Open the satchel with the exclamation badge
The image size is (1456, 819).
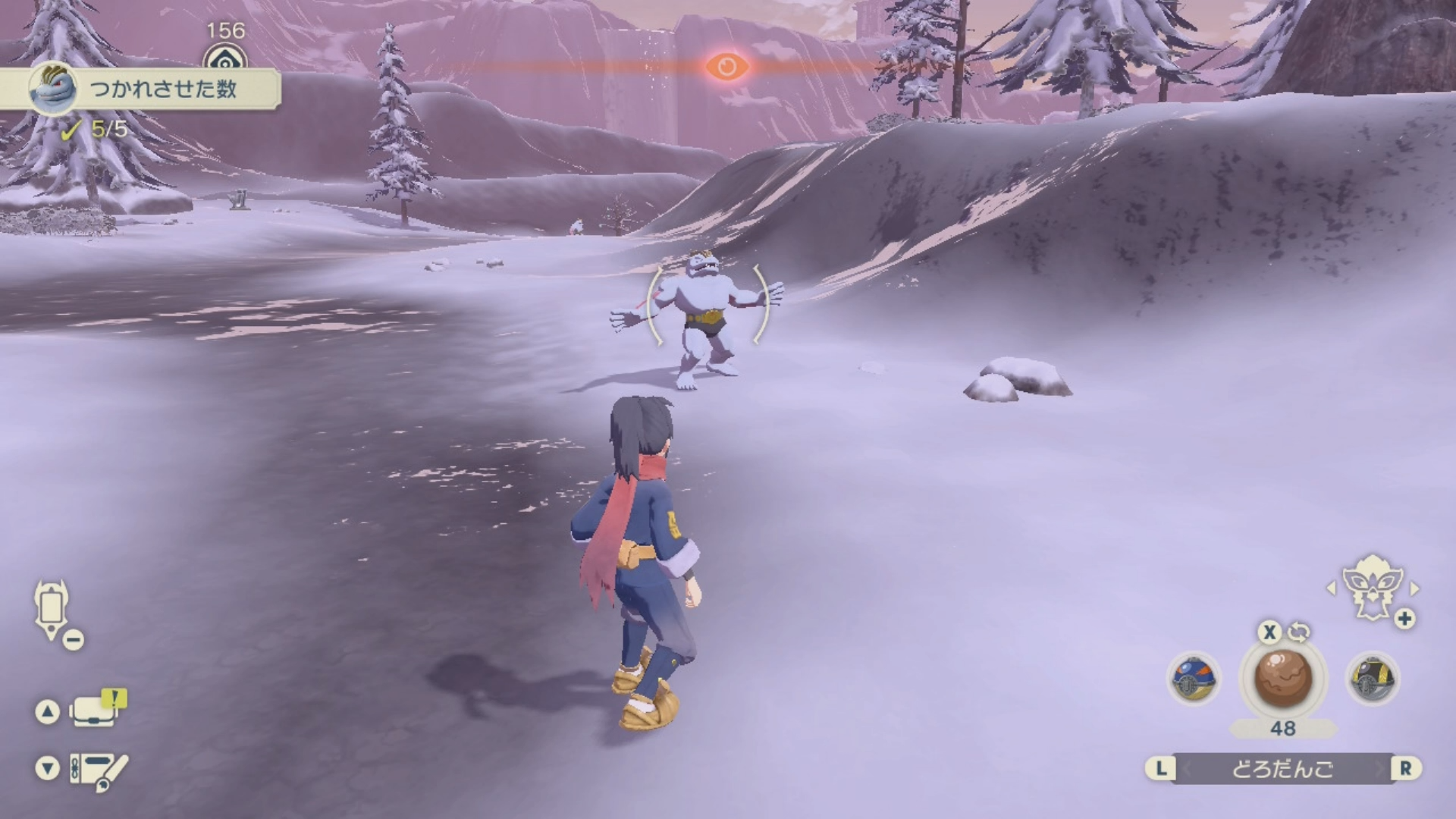click(x=97, y=711)
